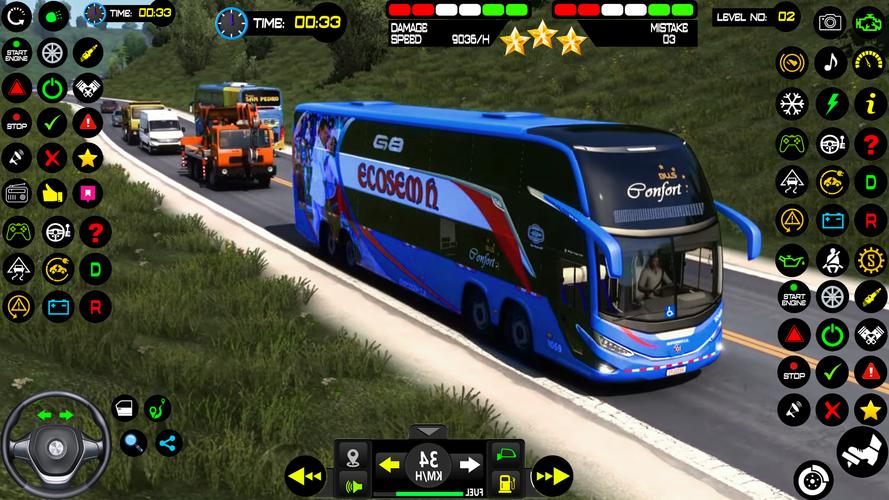Click the restart arrow icon
The width and height of the screenshot is (889, 500).
click(17, 16)
